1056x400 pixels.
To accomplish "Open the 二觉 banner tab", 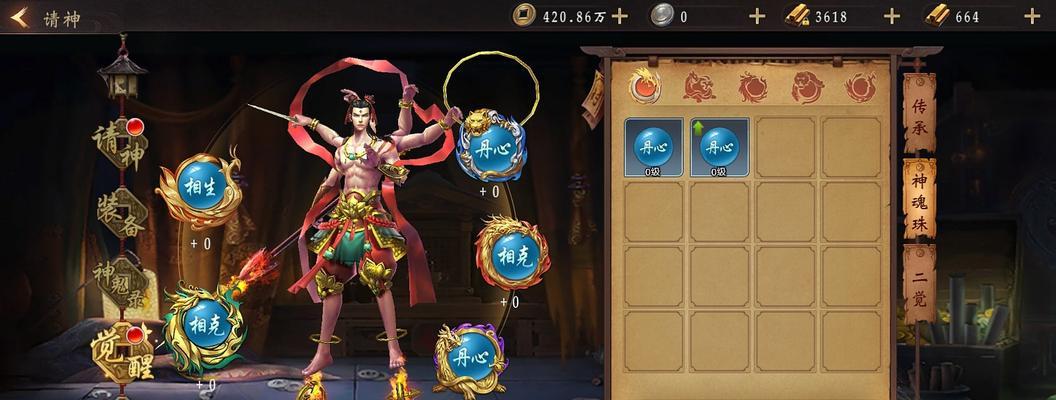I will (x=919, y=285).
